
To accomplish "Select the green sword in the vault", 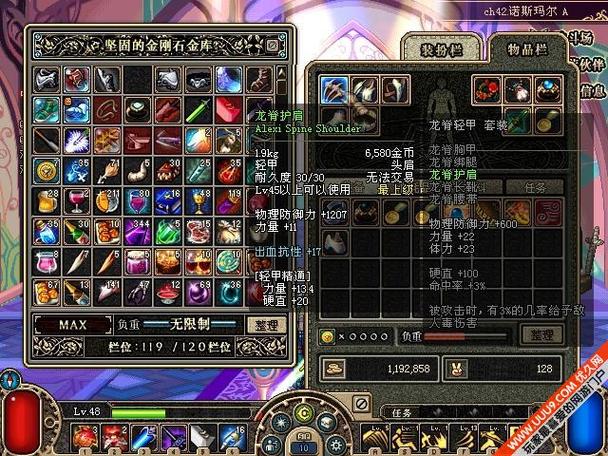I will 198,109.
